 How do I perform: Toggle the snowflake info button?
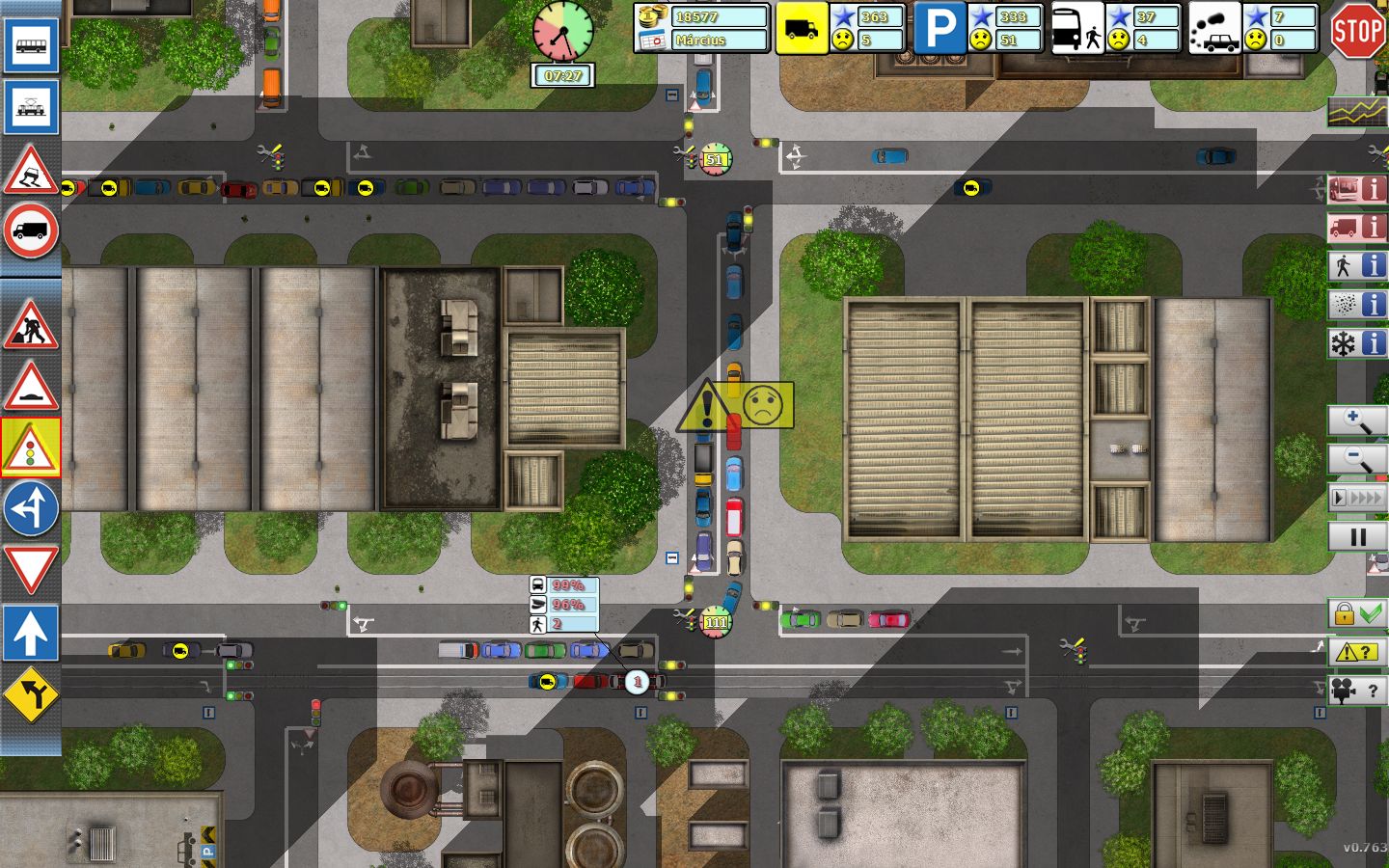pyautogui.click(x=1357, y=343)
